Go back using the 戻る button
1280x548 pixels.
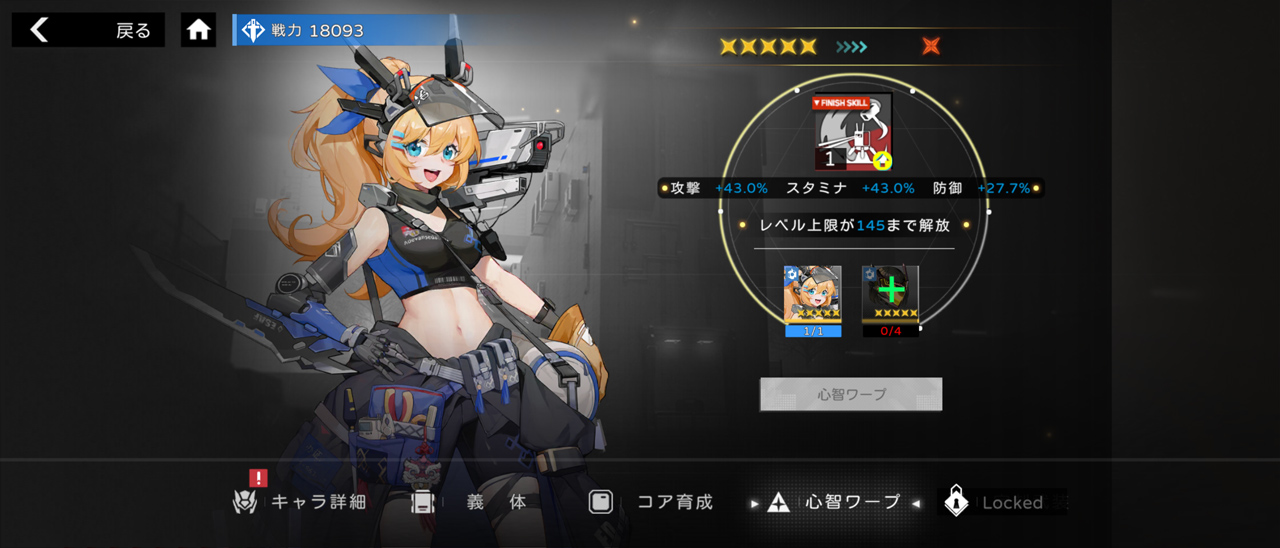[x=88, y=30]
